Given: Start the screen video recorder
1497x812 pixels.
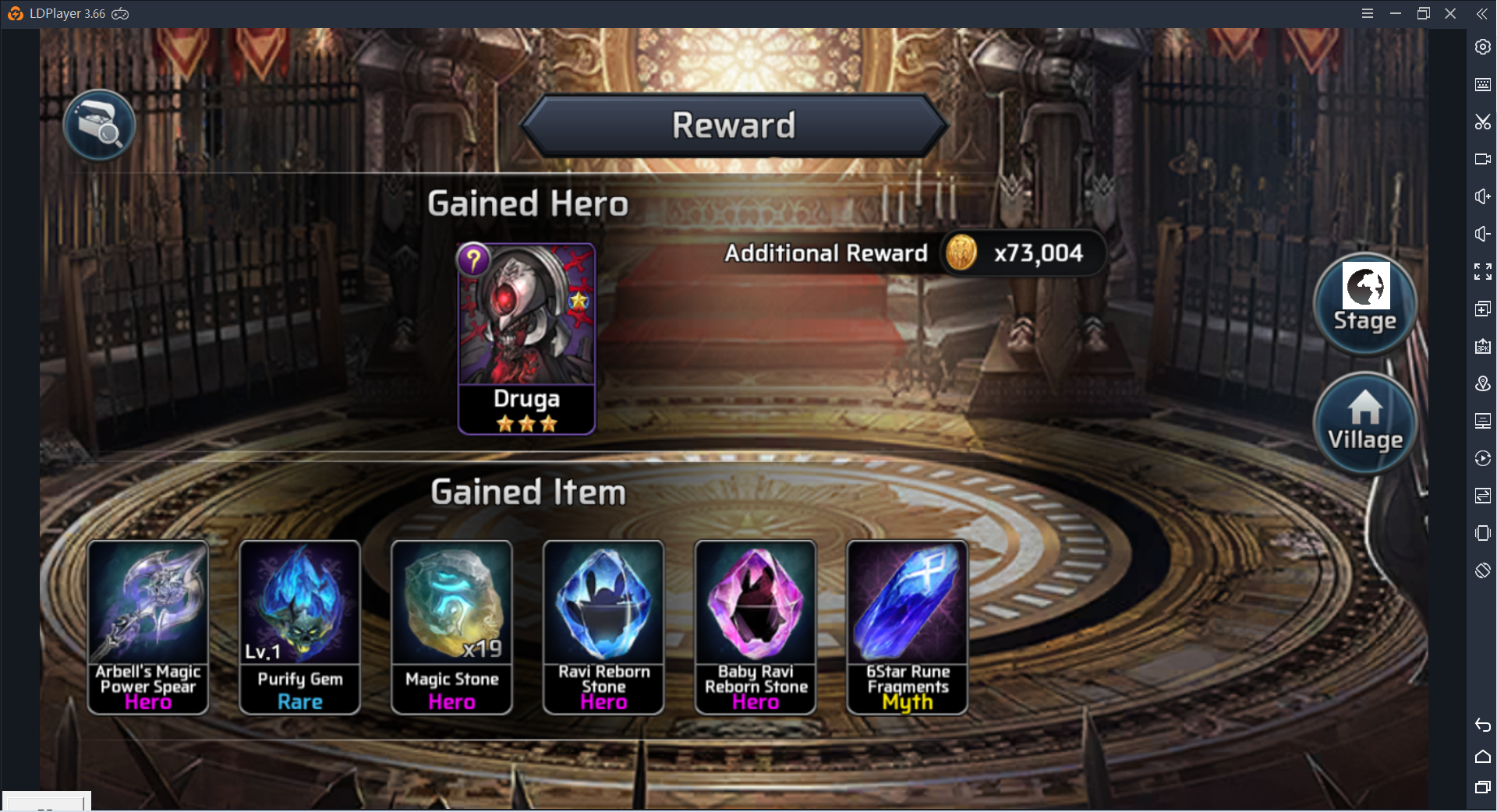Looking at the screenshot, I should (x=1482, y=159).
